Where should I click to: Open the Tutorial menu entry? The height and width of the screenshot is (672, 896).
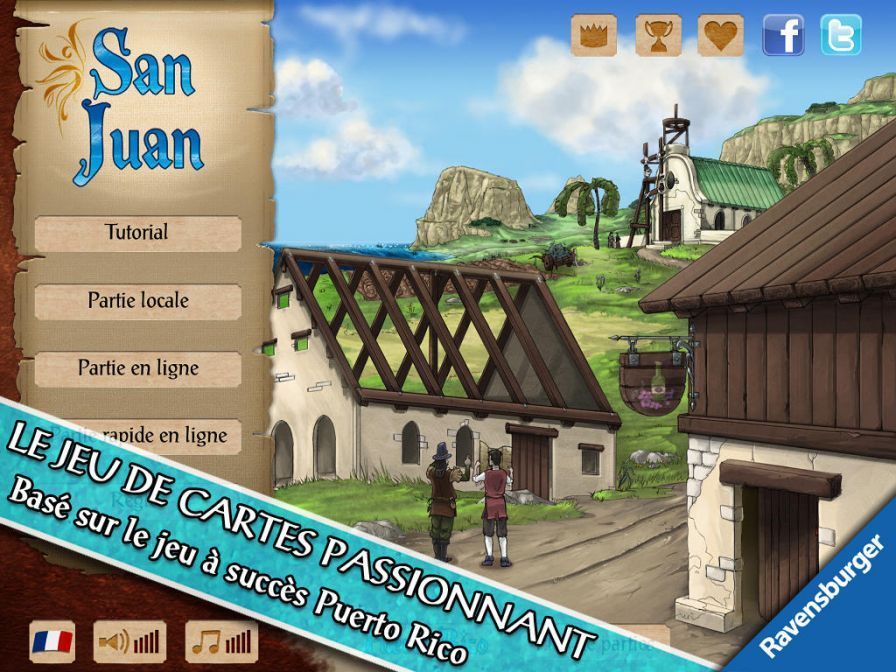pos(137,233)
